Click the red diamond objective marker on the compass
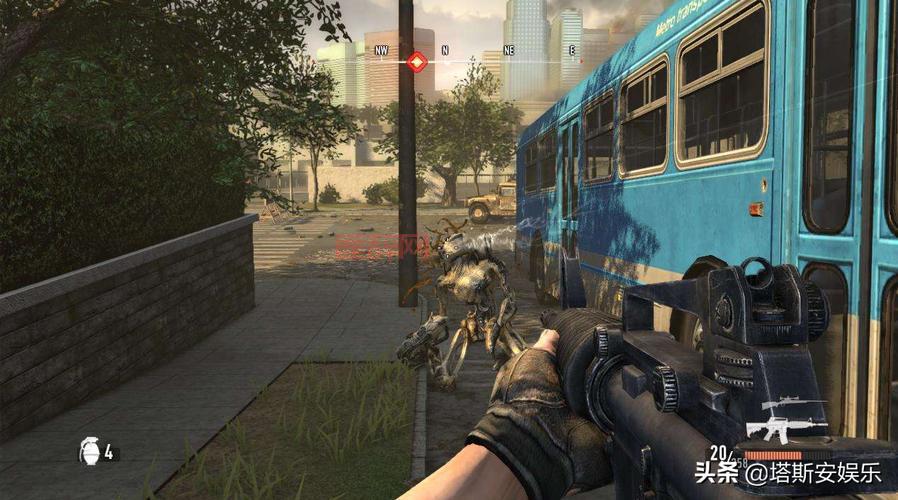898x500 pixels. (x=417, y=62)
